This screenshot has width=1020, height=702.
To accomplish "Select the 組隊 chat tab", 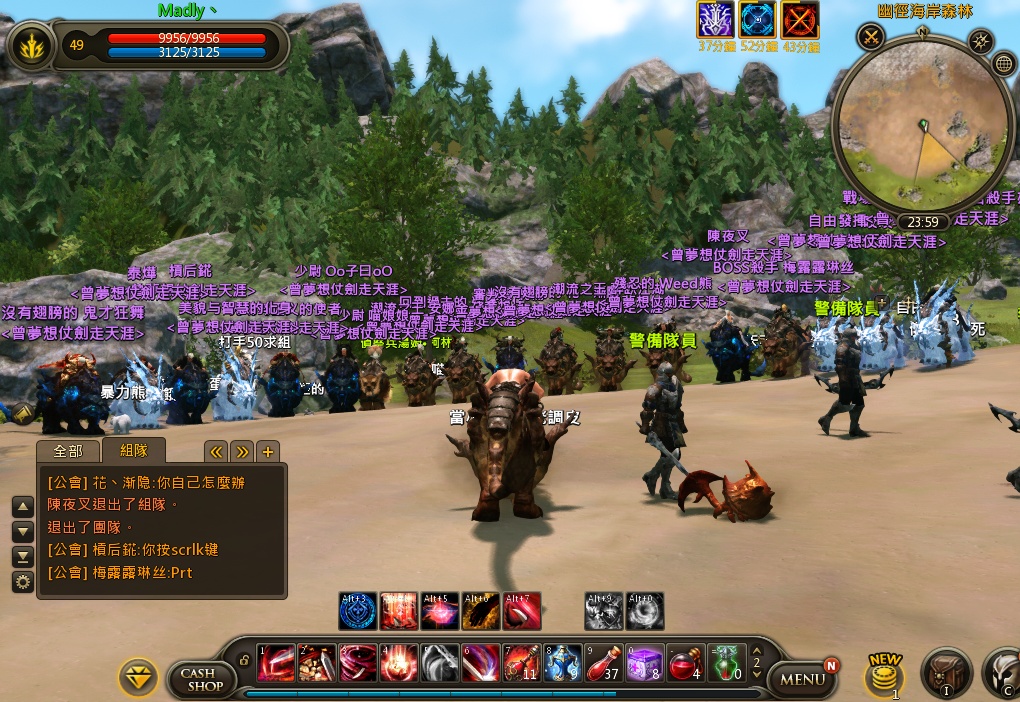I will coord(133,451).
